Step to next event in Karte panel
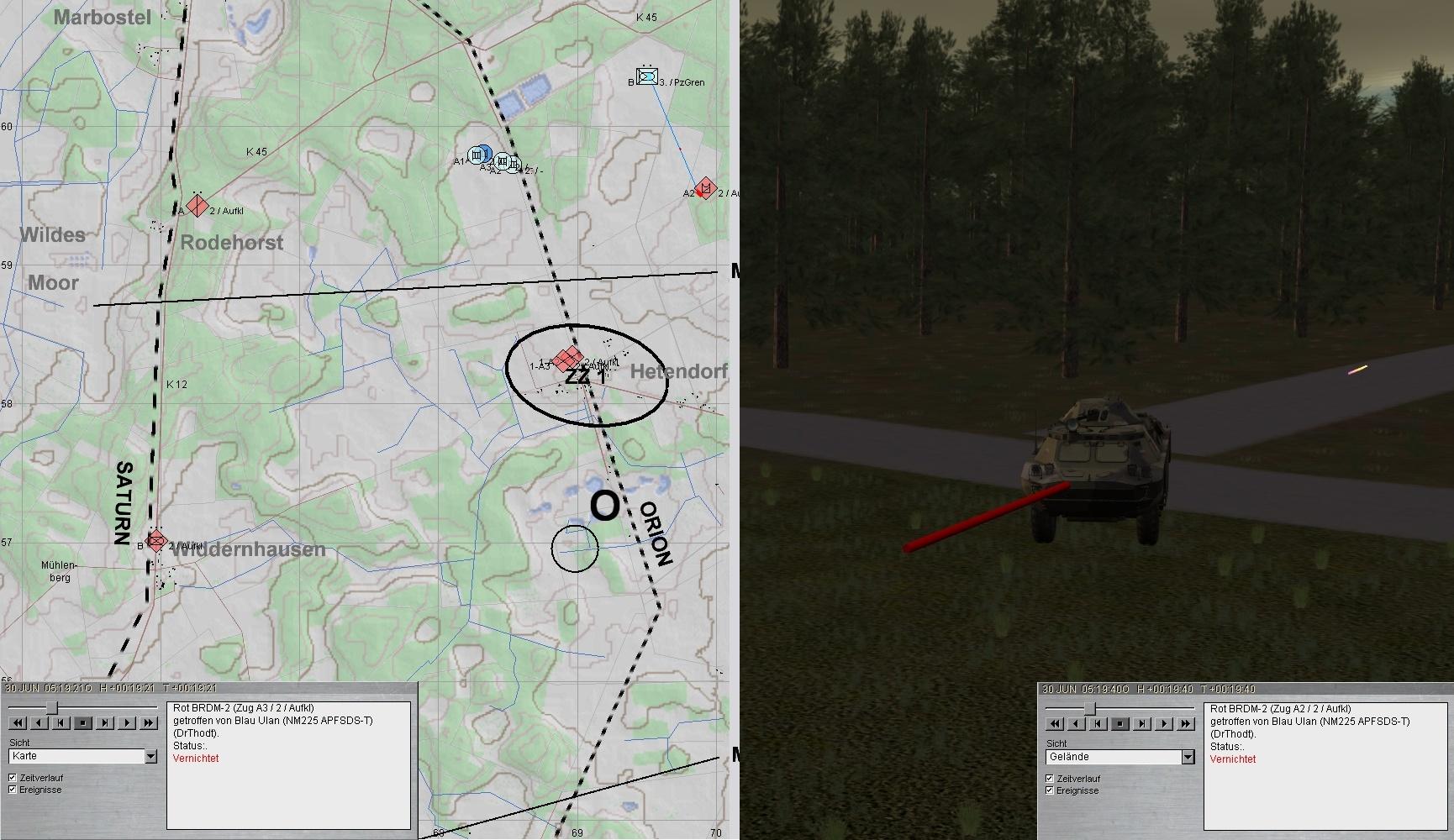Screen dimensions: 1454x840 [x=105, y=722]
